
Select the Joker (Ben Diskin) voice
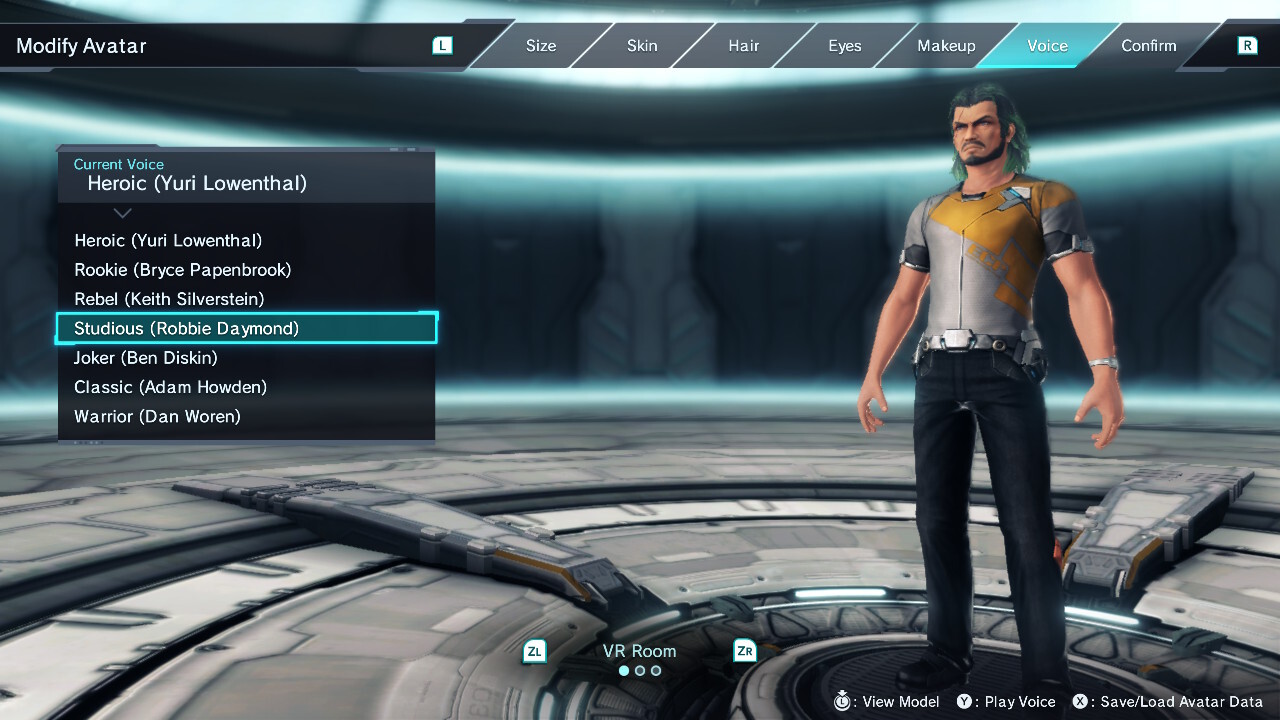146,358
